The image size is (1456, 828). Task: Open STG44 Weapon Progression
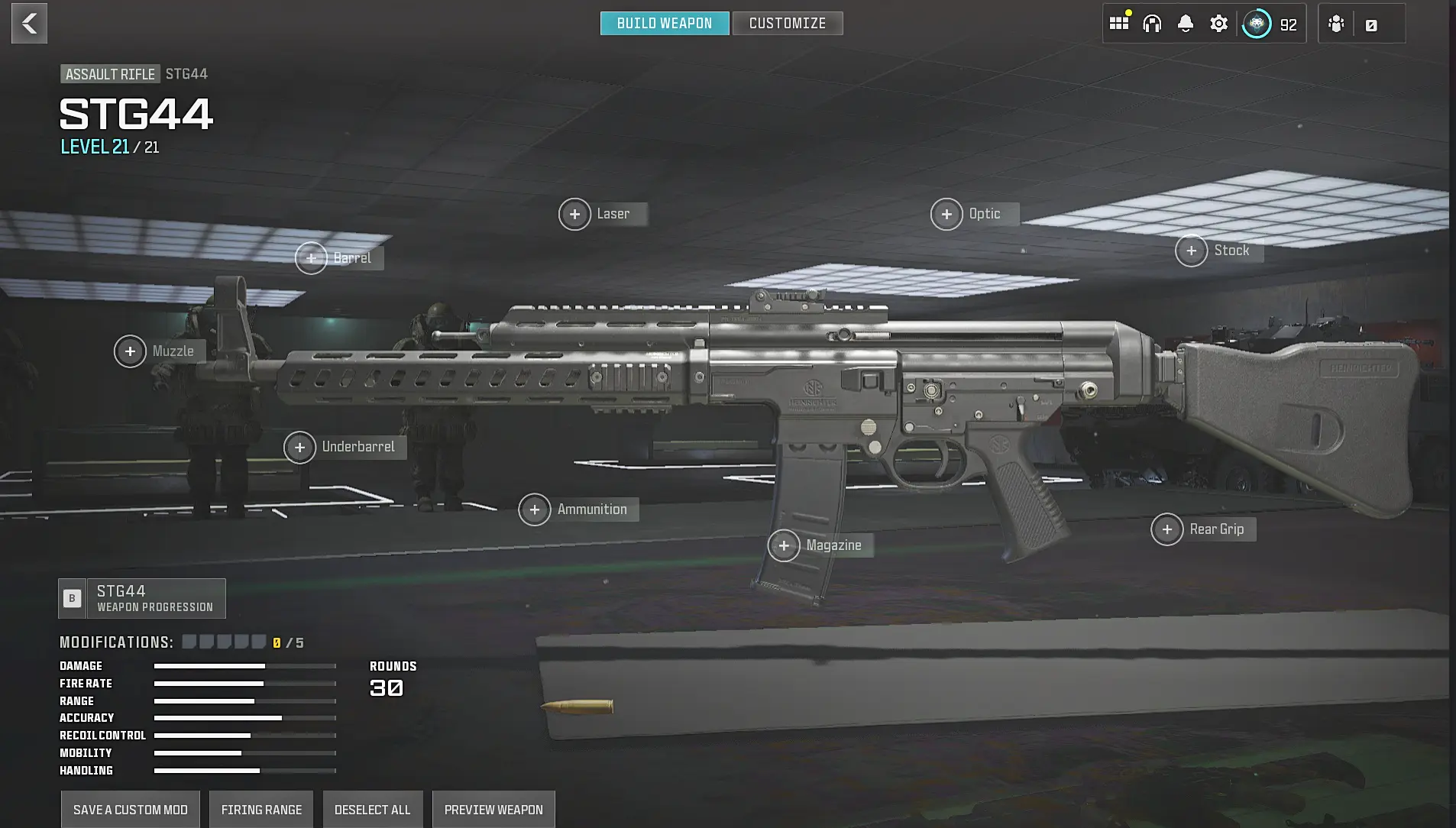(x=141, y=598)
